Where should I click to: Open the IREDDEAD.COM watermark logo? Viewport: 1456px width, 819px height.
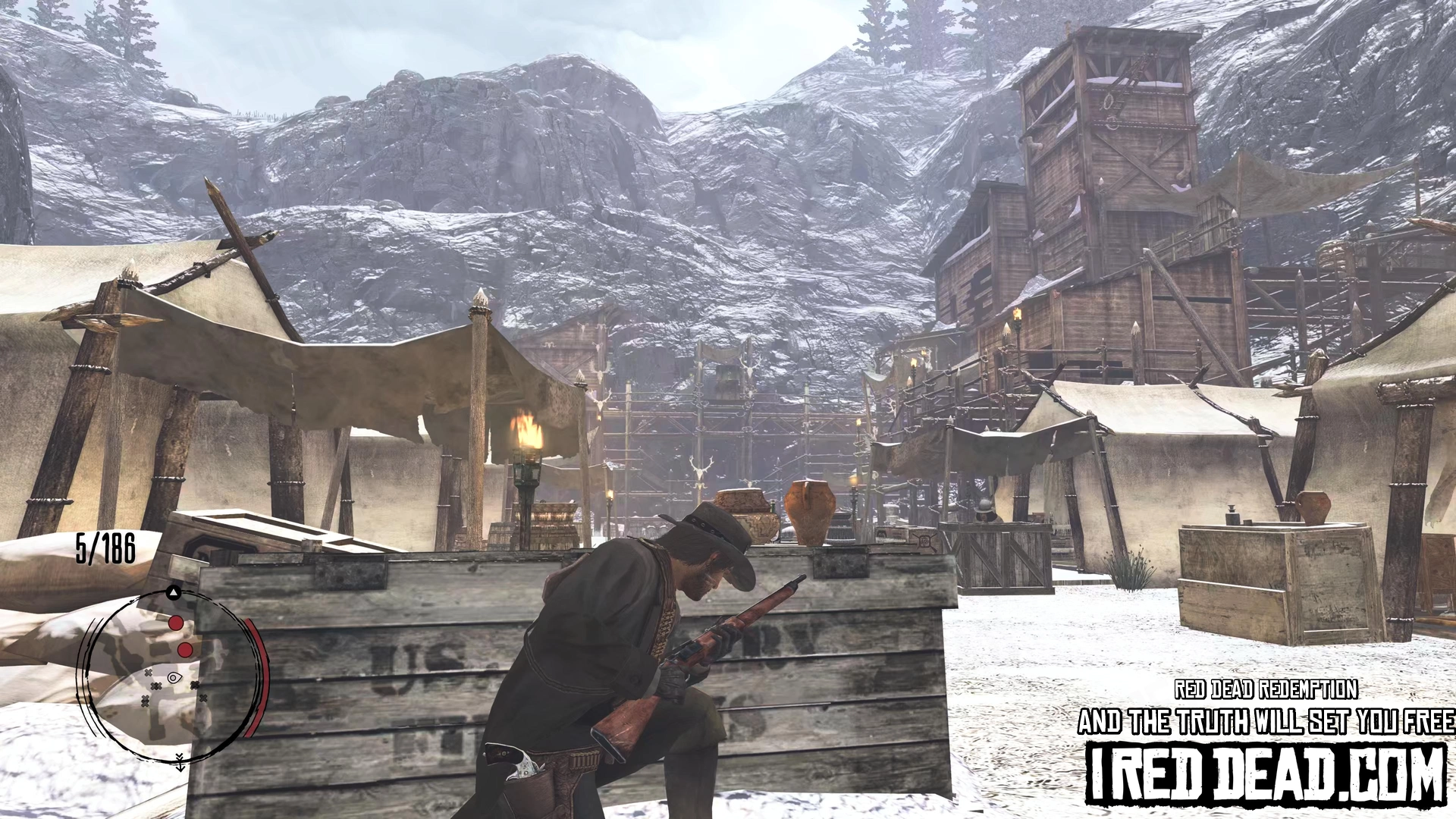tap(1266, 775)
